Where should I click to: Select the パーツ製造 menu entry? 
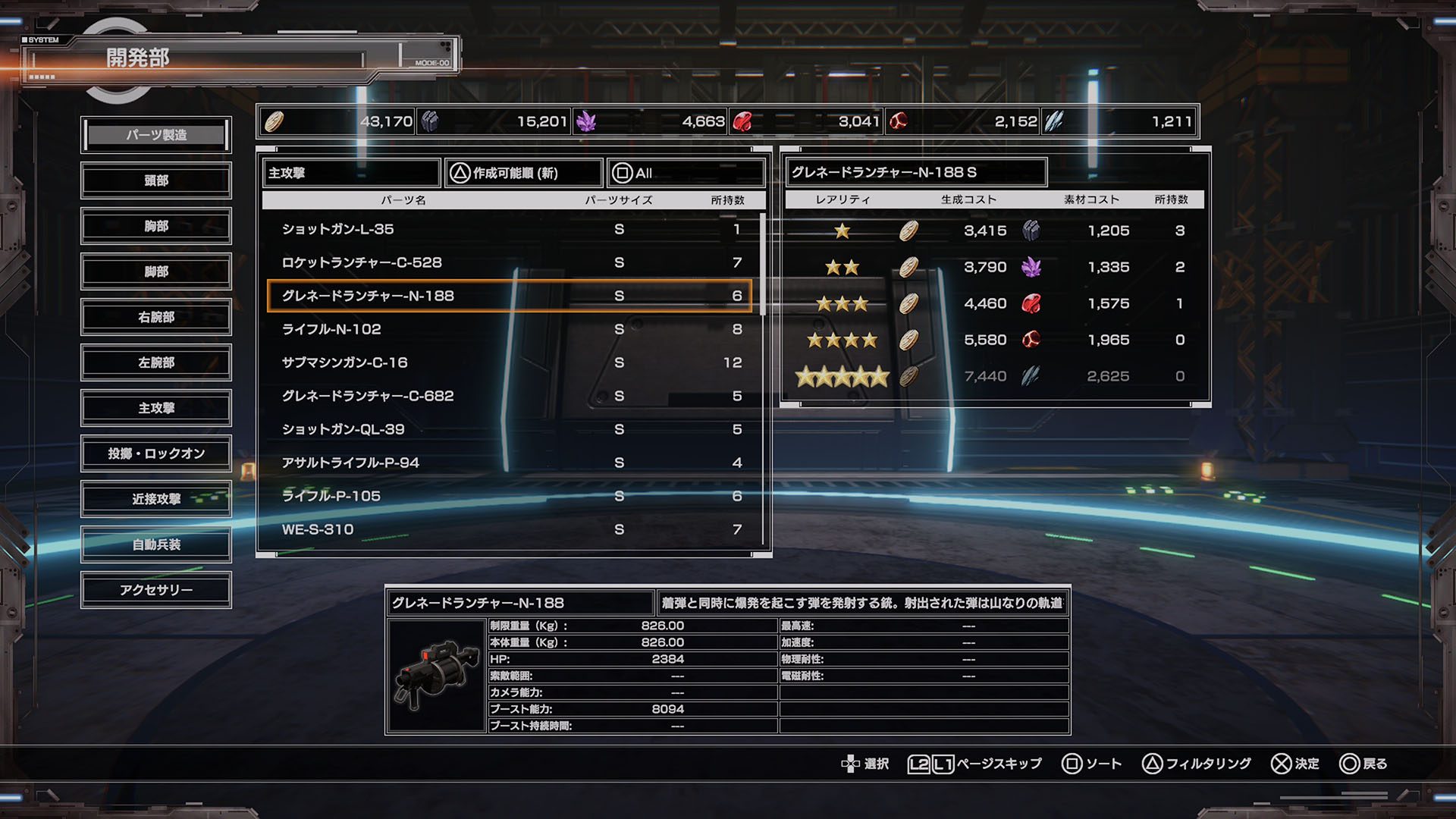point(156,135)
